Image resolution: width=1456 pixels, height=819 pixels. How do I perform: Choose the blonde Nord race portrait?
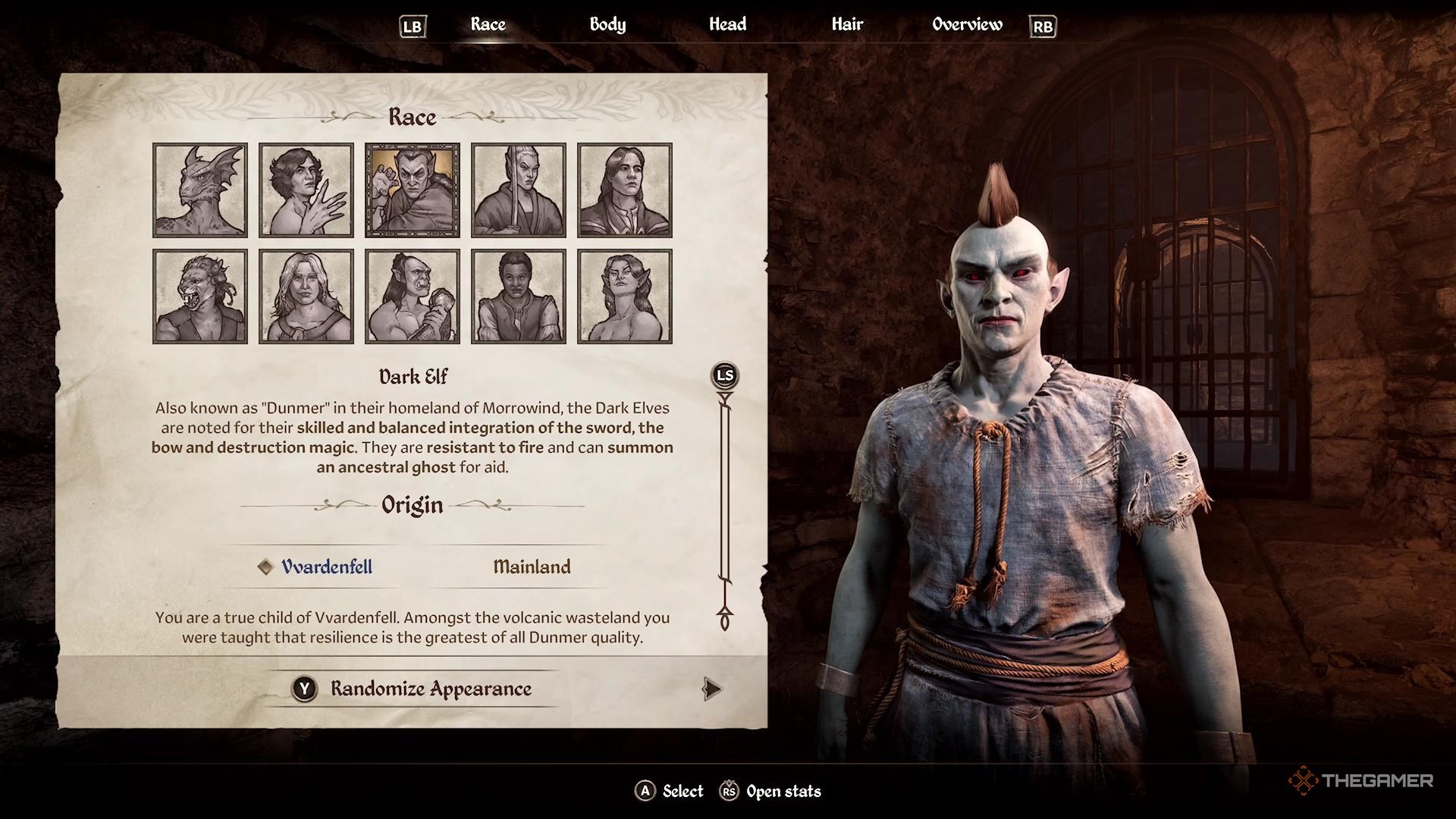(306, 297)
